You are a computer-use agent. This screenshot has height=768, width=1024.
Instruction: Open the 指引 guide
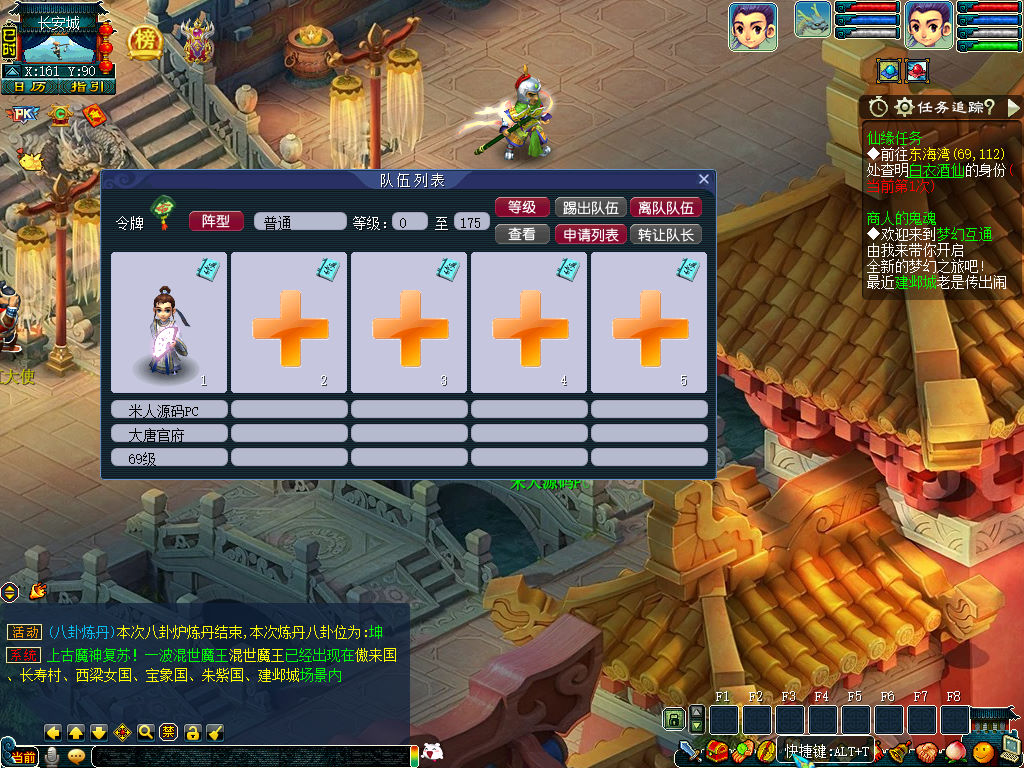87,86
